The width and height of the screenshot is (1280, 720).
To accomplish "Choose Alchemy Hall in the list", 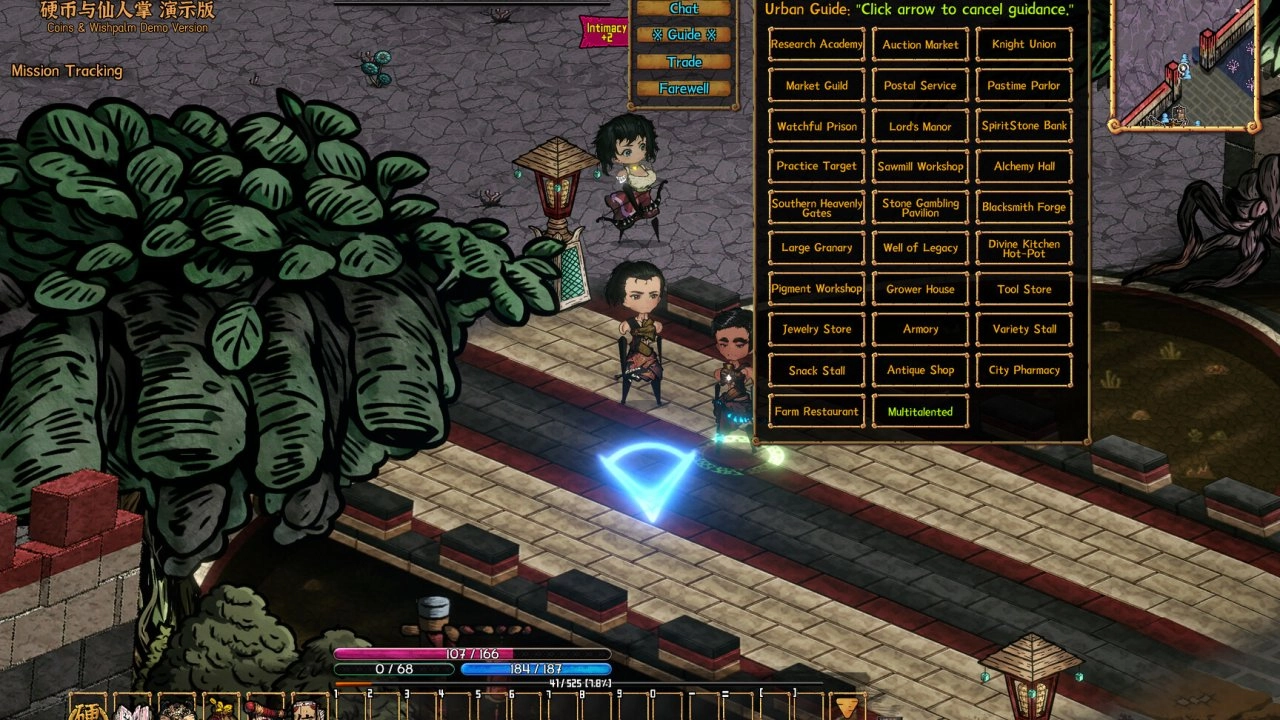I will [x=1023, y=167].
